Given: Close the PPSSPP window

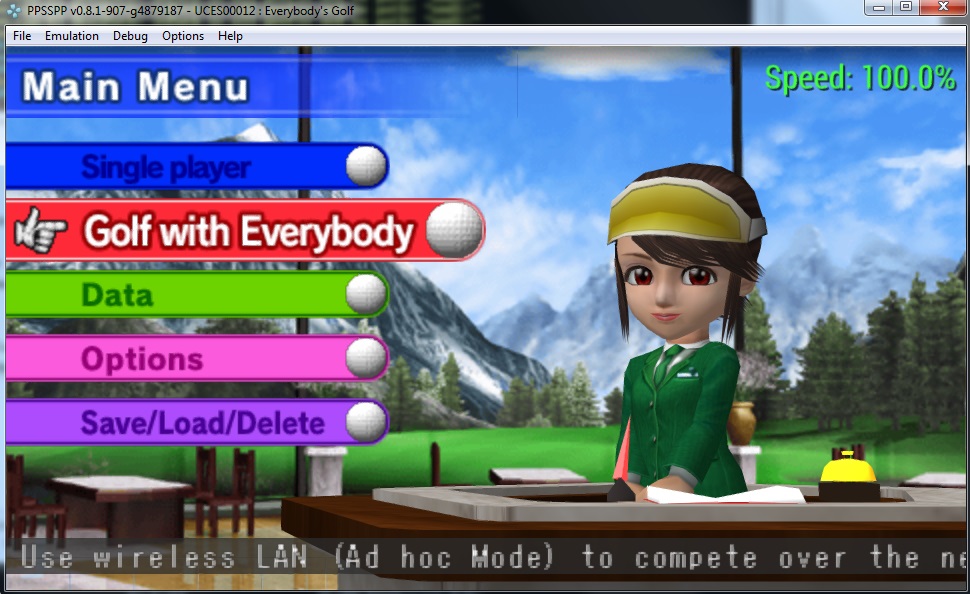Looking at the screenshot, I should 943,8.
